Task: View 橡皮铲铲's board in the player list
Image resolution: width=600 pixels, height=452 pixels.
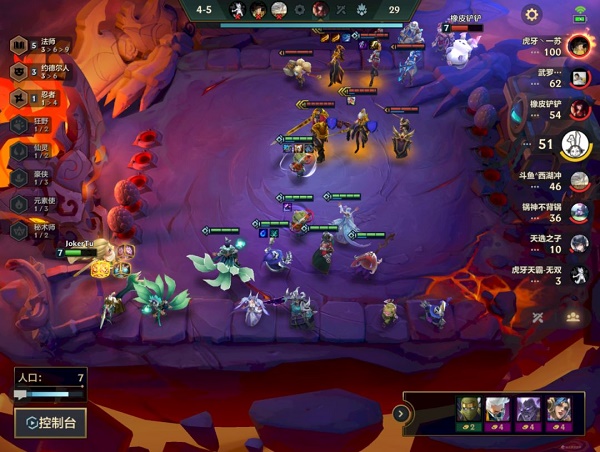Action: tap(578, 111)
